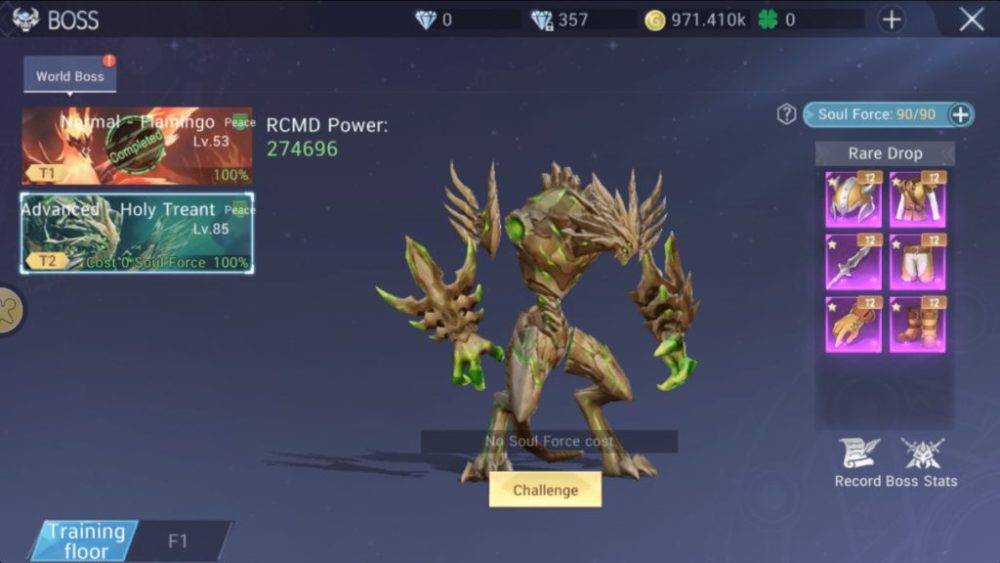1000x563 pixels.
Task: Start the boss fight with Challenge
Action: click(545, 490)
